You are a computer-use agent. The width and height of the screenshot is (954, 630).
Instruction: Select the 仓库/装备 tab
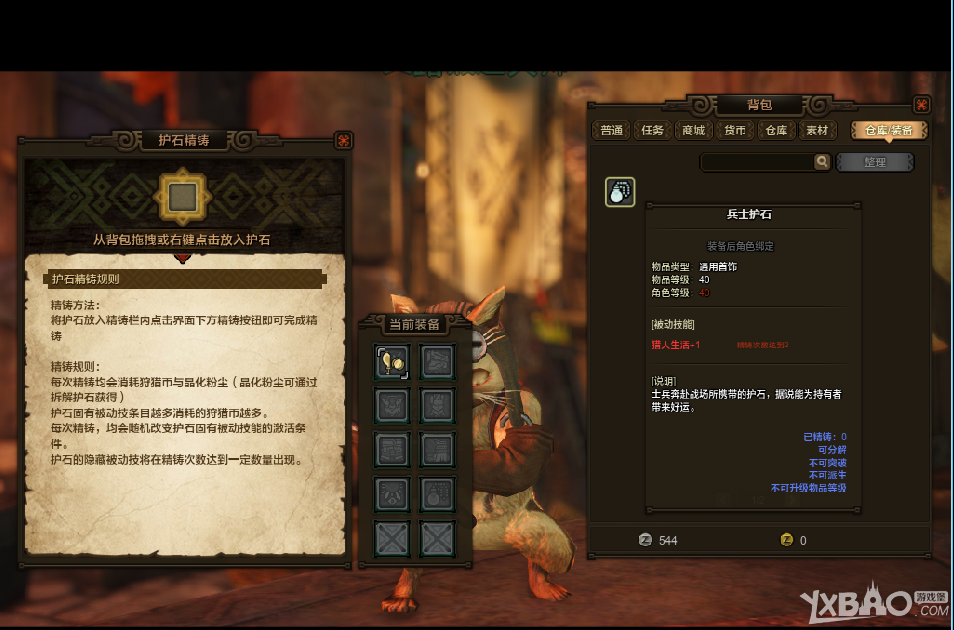point(888,130)
